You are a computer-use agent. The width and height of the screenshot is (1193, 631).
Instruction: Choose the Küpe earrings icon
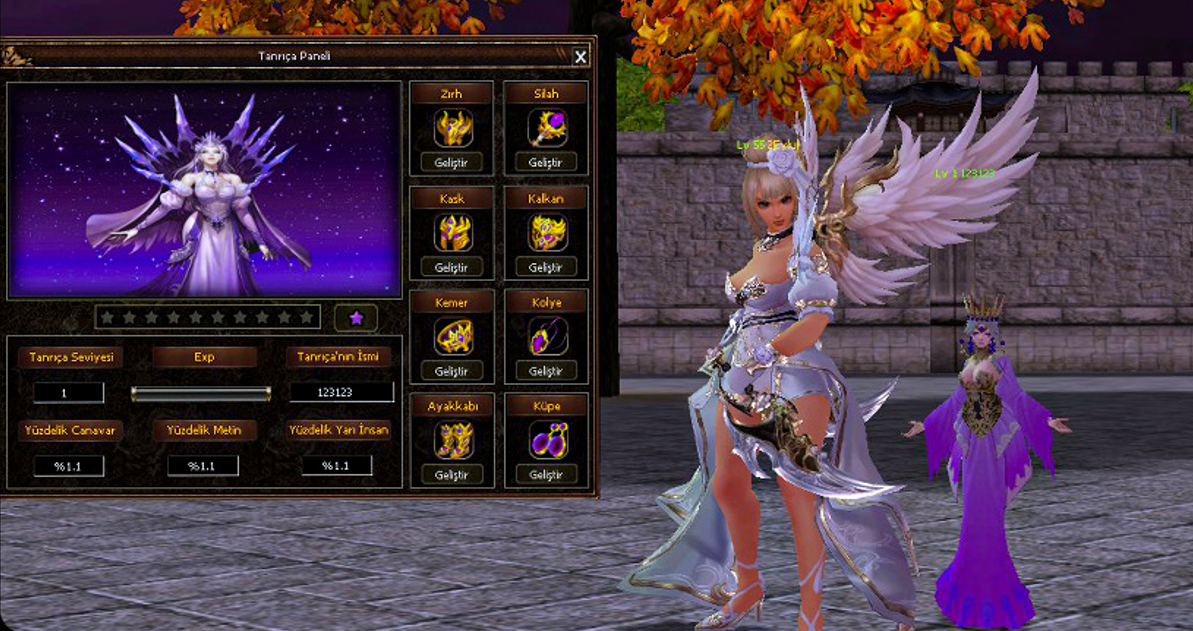point(547,440)
